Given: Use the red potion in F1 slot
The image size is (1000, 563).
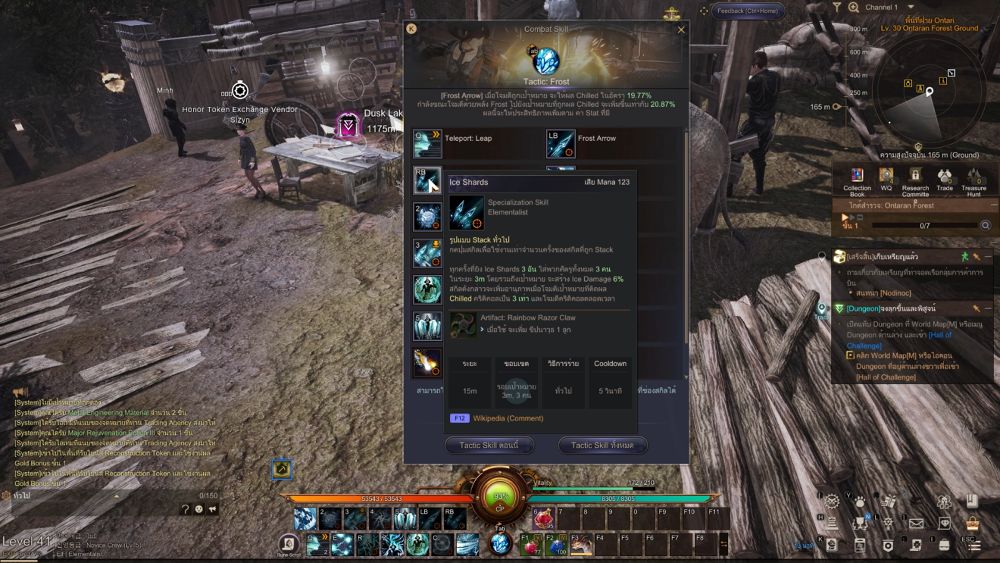Looking at the screenshot, I should [x=528, y=544].
